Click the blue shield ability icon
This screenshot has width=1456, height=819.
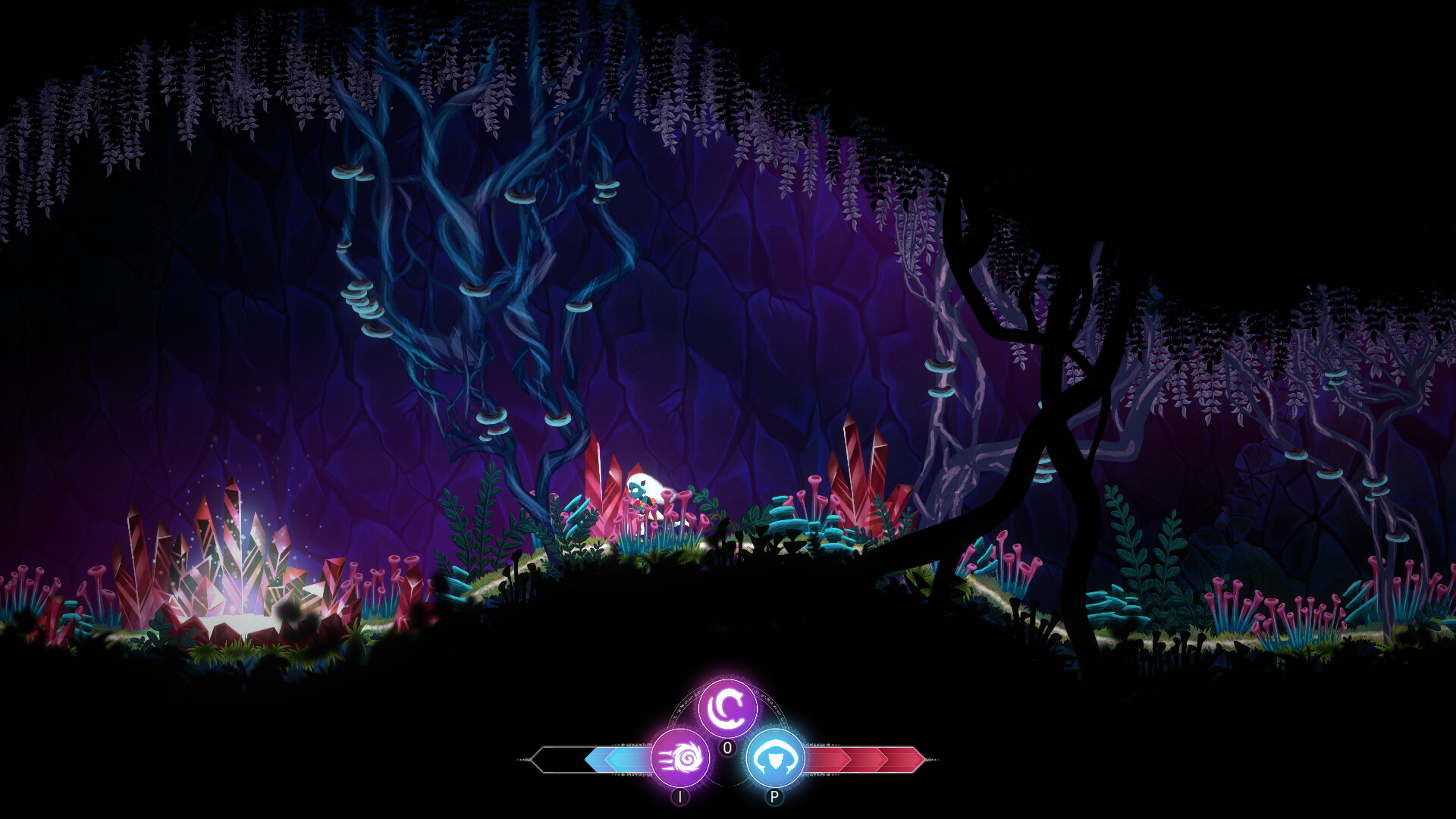pos(775,755)
